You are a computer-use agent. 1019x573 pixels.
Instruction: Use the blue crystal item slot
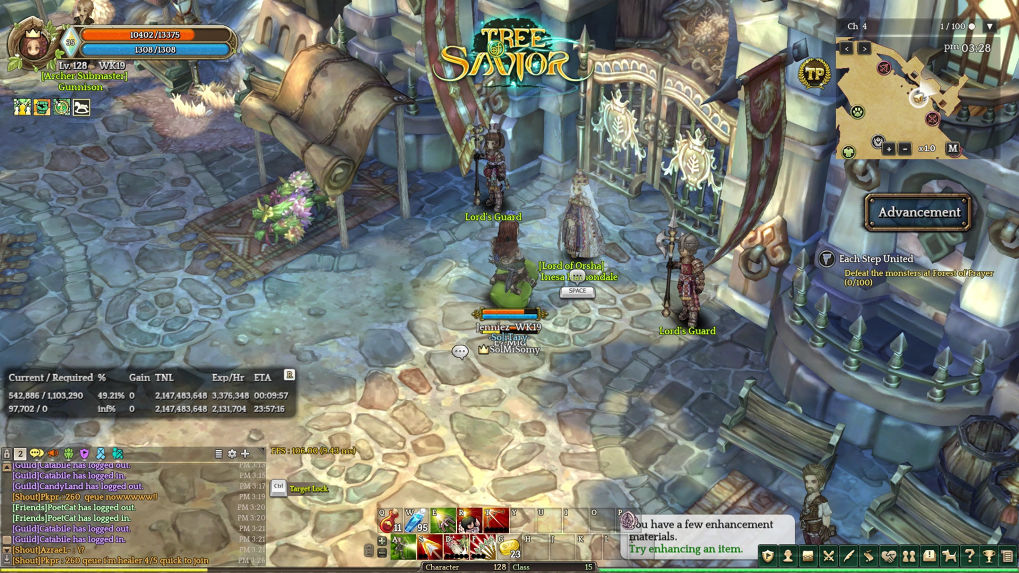tap(416, 521)
